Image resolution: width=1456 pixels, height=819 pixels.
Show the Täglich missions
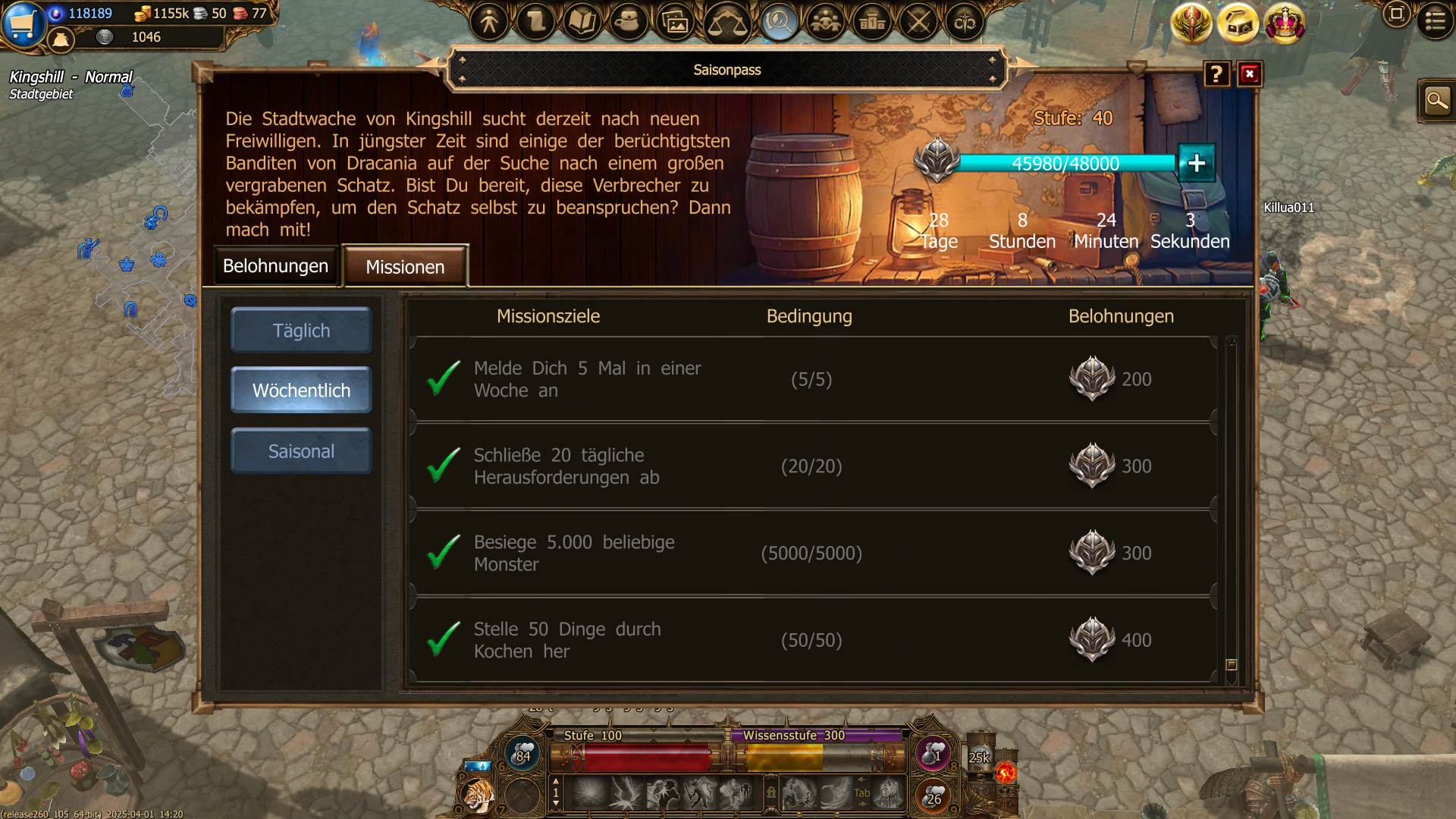[x=301, y=331]
